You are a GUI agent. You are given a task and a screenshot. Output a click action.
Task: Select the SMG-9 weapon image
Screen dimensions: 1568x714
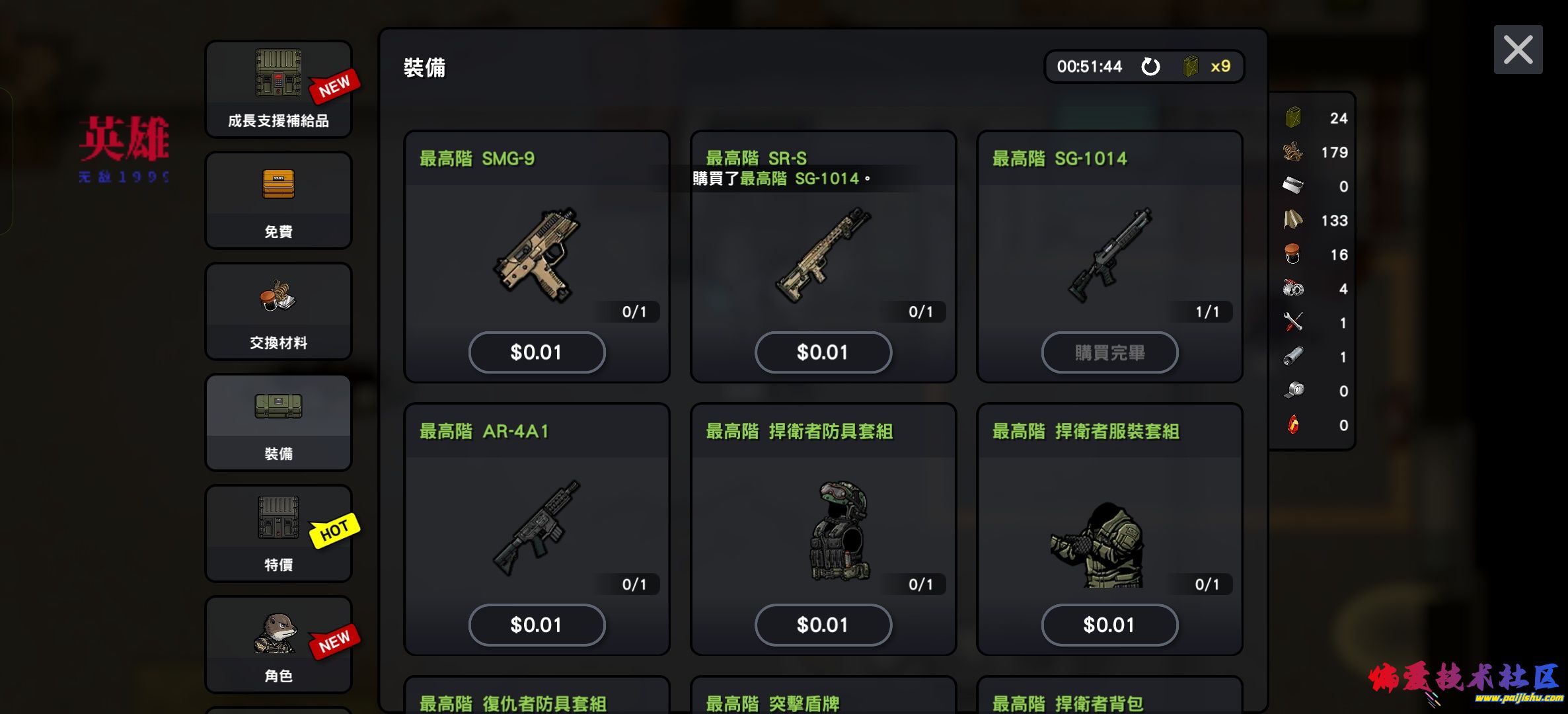point(537,255)
